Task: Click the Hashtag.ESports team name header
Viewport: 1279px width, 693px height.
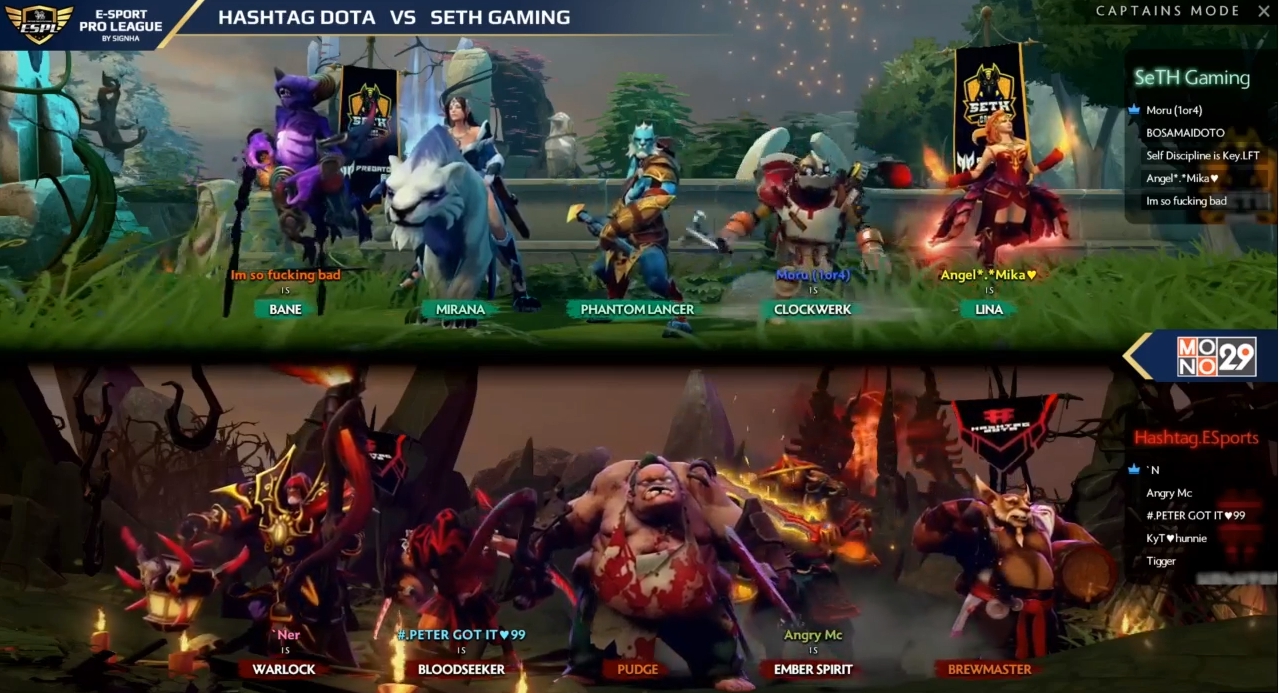Action: pos(1196,438)
